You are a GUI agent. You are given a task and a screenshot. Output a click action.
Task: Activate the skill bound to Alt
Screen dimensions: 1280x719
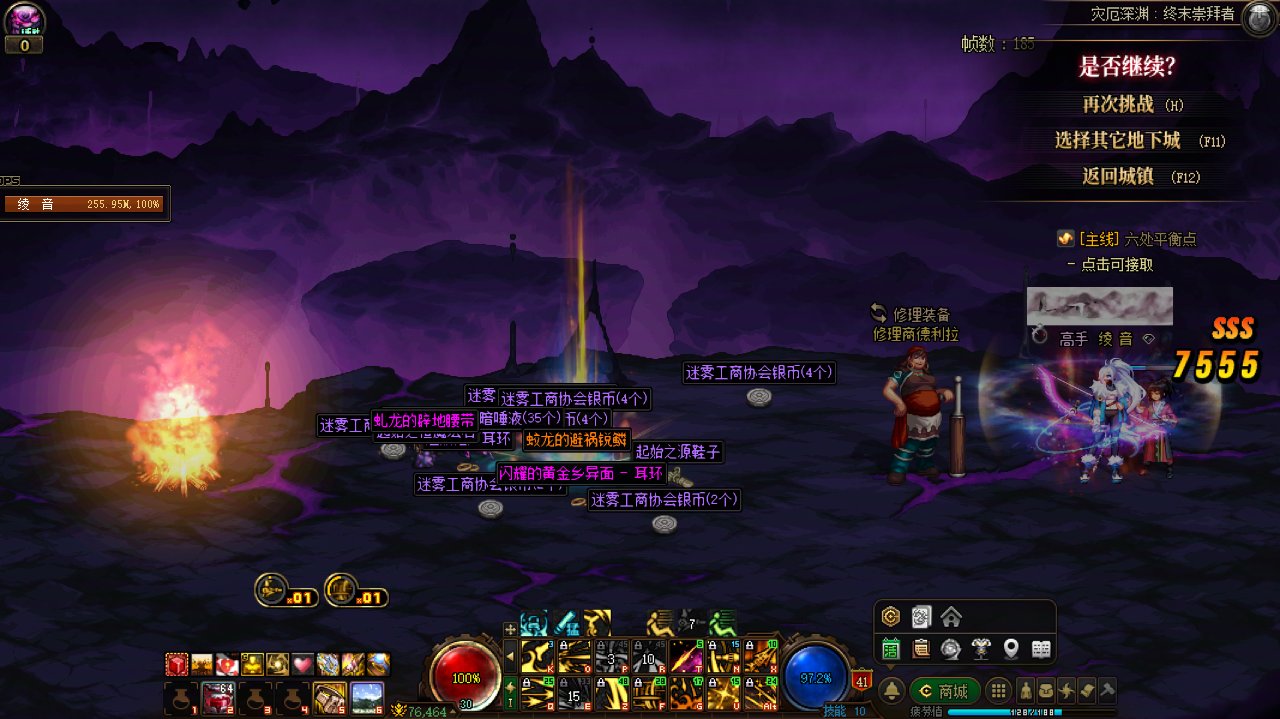[762, 691]
